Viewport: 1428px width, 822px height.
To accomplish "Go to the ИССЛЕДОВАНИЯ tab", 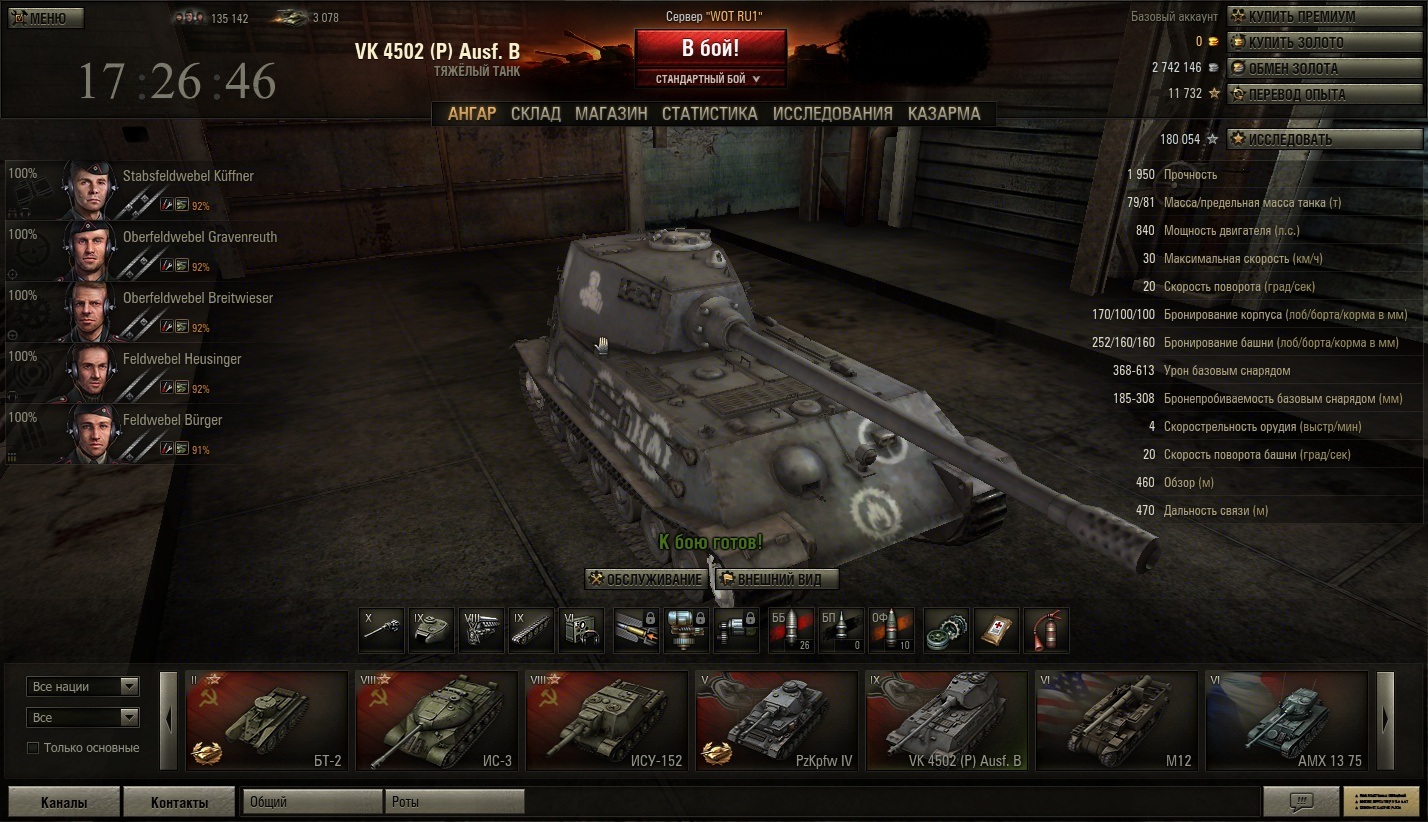I will click(x=832, y=114).
